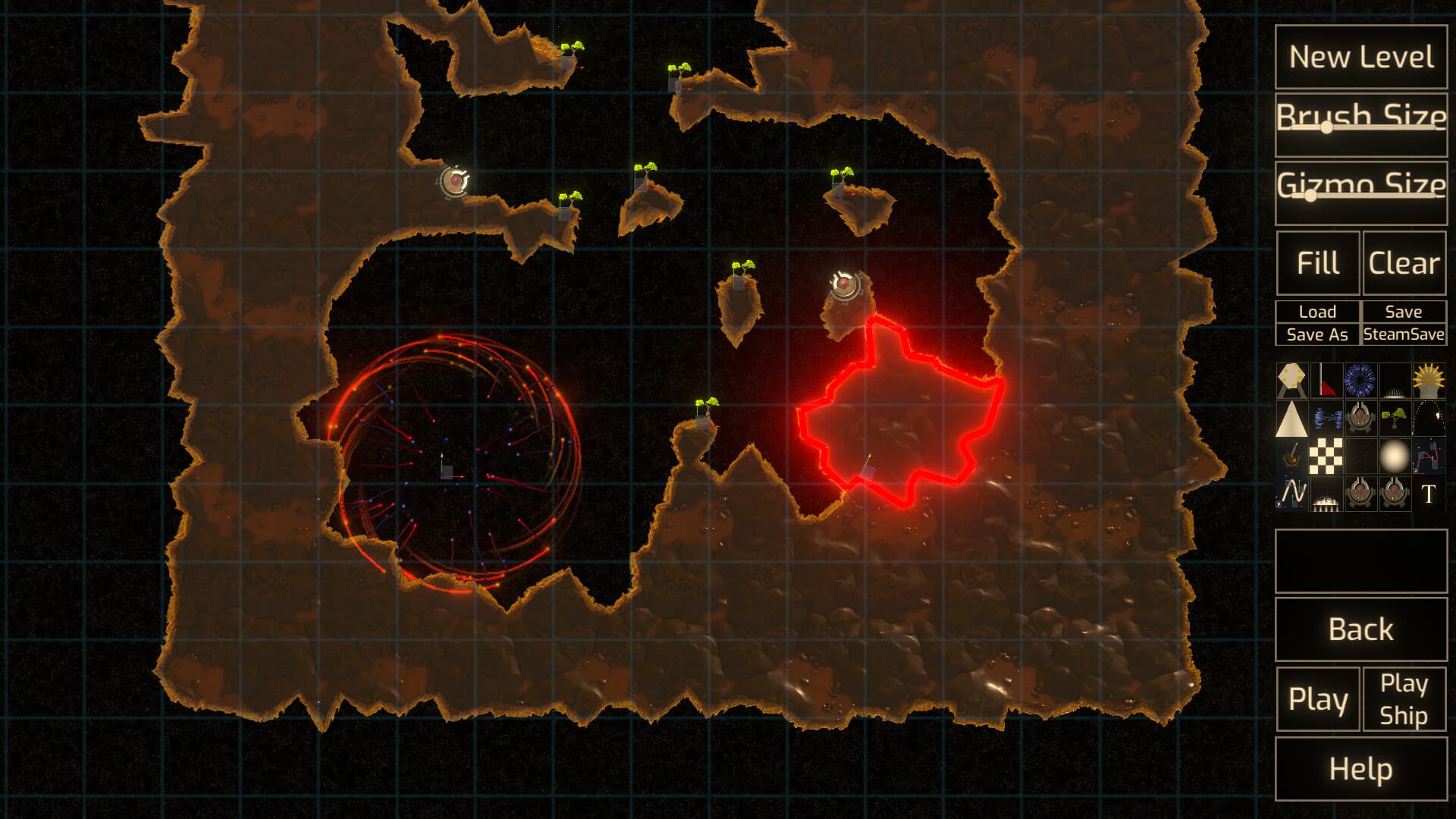Choose the torch candle icon

pyautogui.click(x=1292, y=455)
